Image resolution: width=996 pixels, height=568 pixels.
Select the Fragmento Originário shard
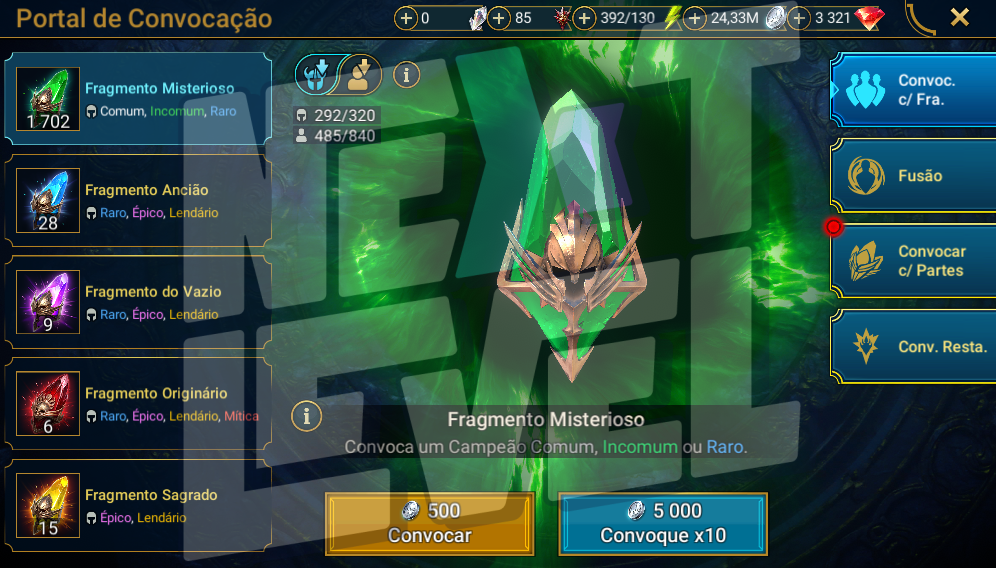[x=138, y=404]
